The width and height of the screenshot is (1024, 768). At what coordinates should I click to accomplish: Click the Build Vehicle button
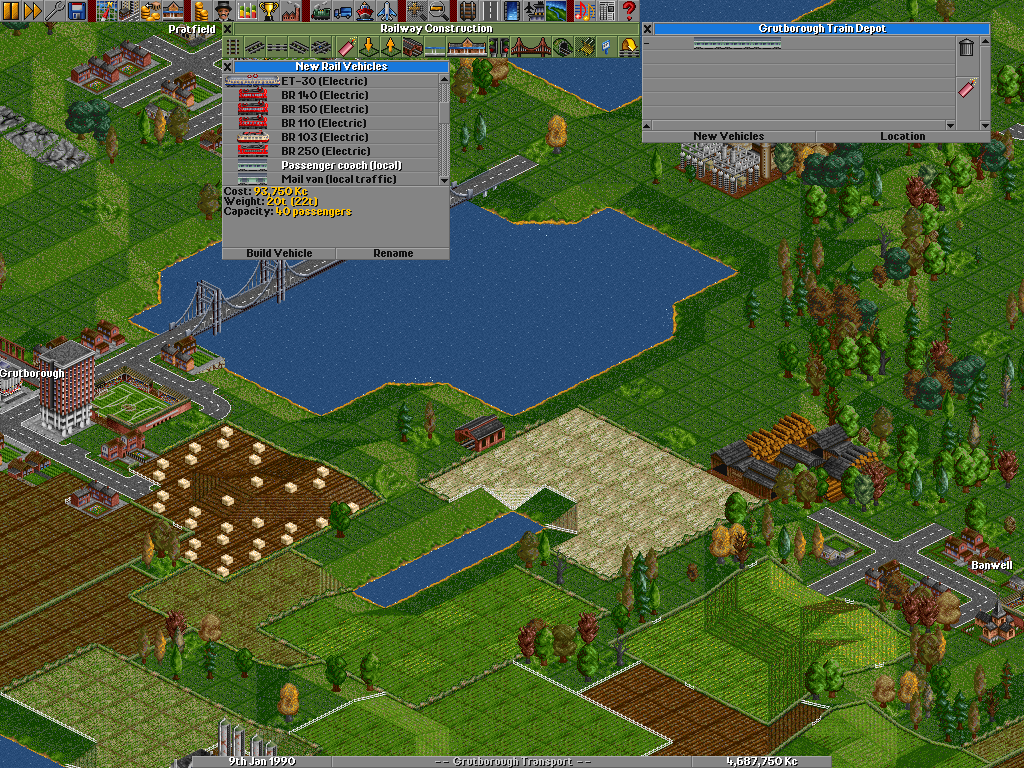pos(279,253)
